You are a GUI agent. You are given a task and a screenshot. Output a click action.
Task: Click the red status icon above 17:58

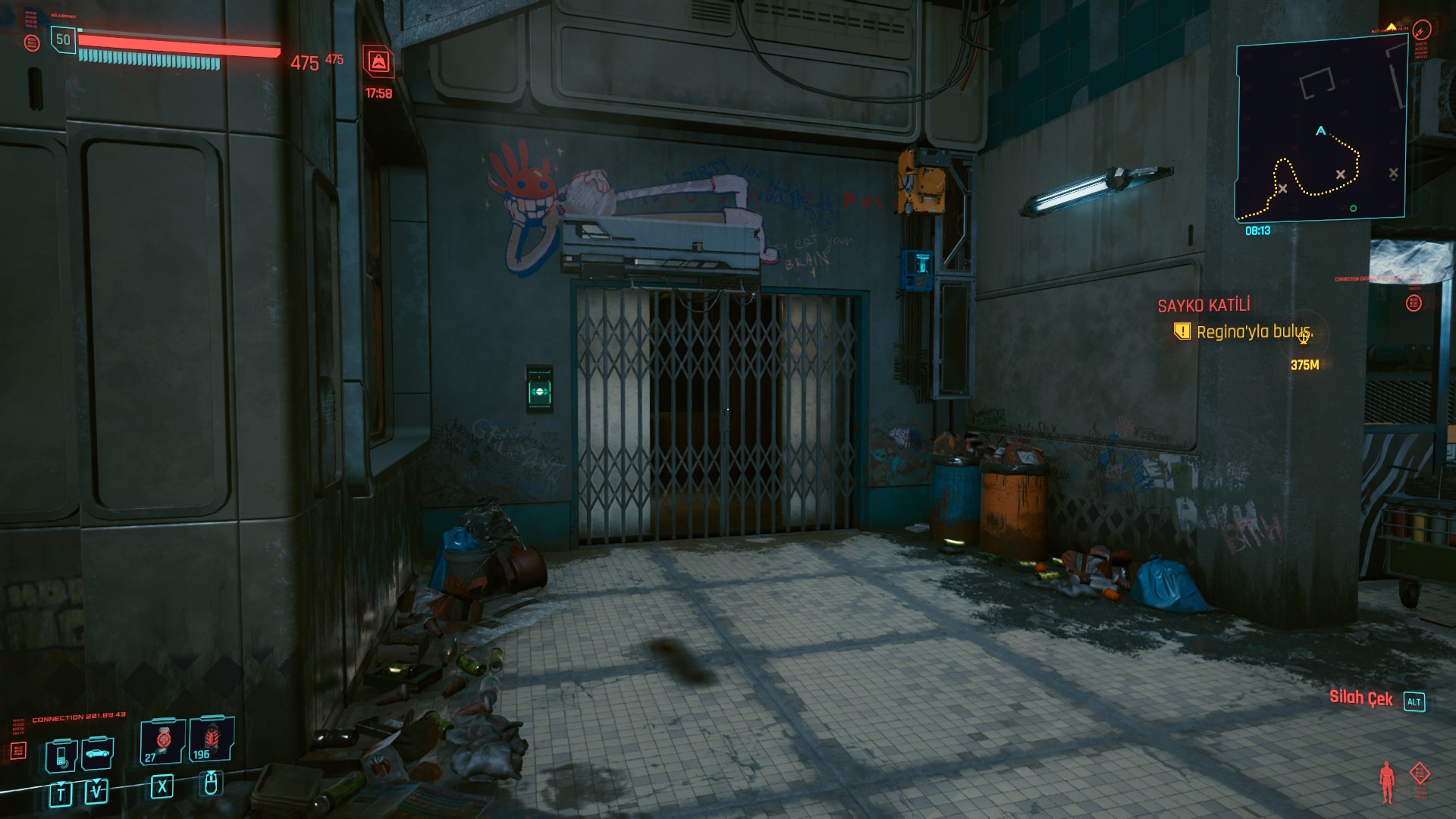(378, 61)
